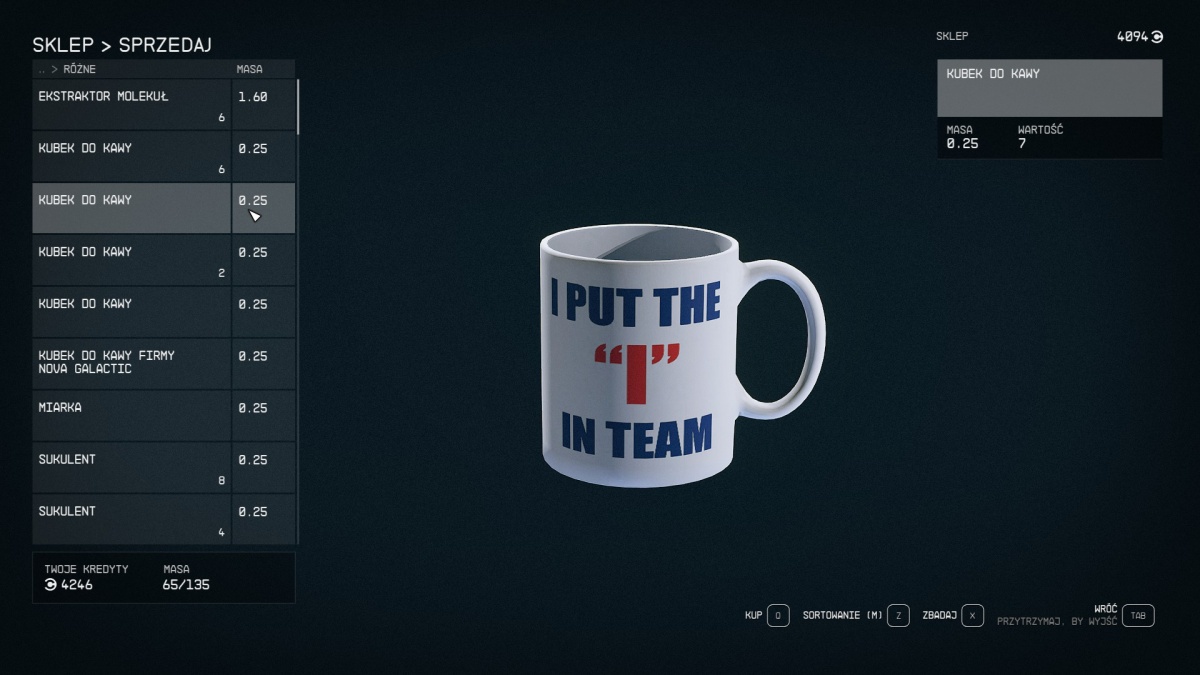Inspect the mug with the Zbadaj button
This screenshot has height=675, width=1200.
[x=973, y=616]
